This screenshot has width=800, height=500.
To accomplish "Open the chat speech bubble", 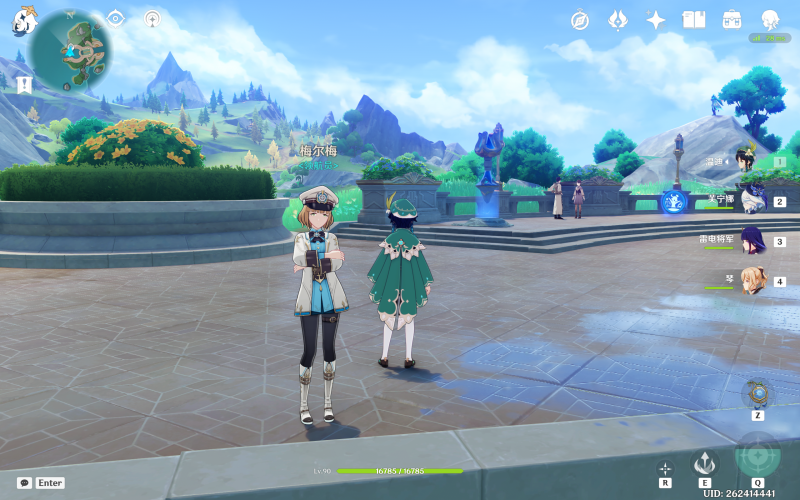I will tap(24, 483).
